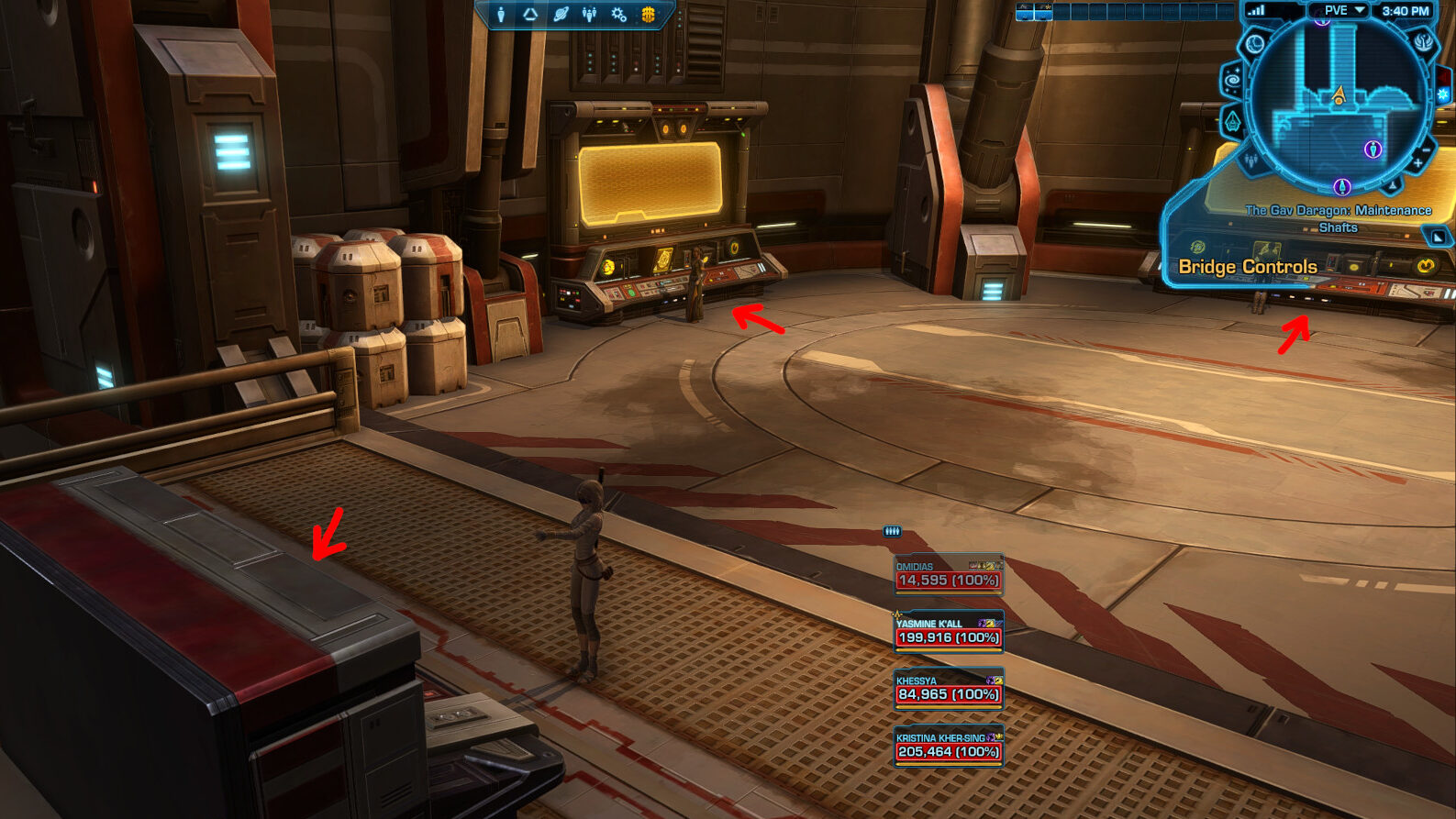Viewport: 1456px width, 819px height.
Task: Click the triangle icon in the top menu
Action: coord(530,14)
